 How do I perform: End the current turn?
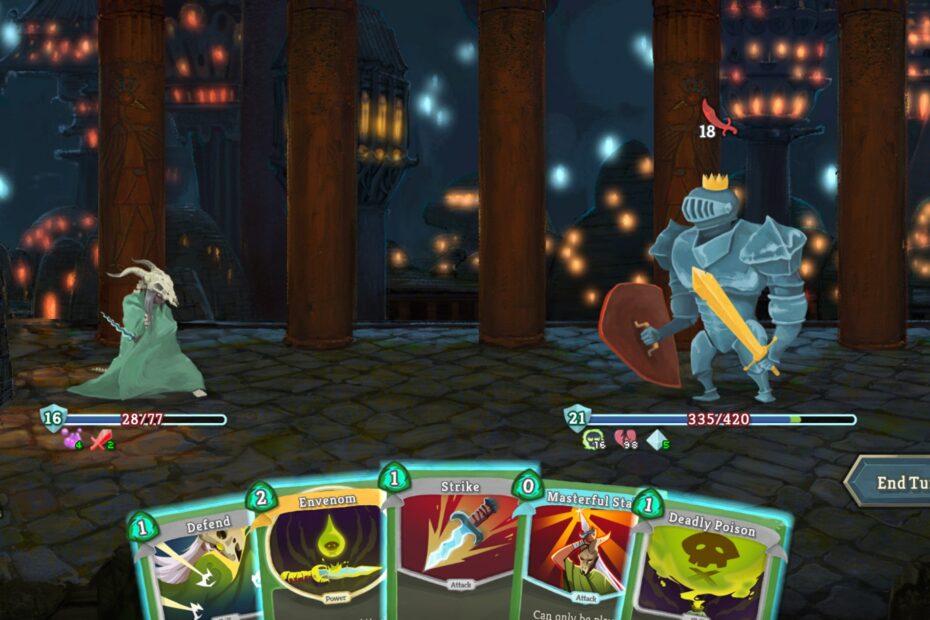pos(895,482)
